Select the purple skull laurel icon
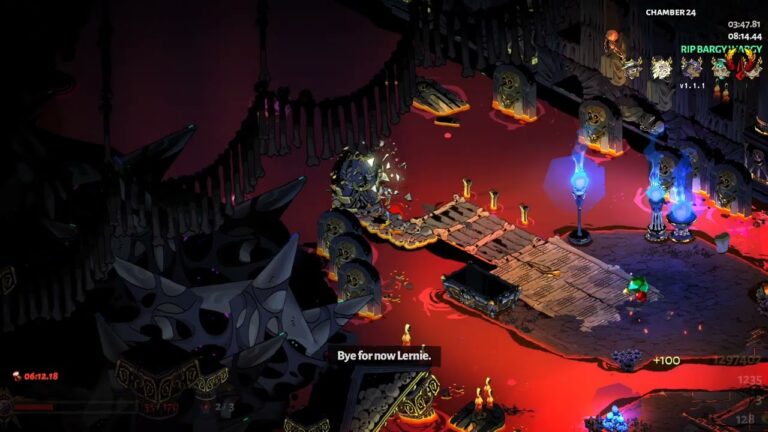The width and height of the screenshot is (768, 432). tap(691, 67)
